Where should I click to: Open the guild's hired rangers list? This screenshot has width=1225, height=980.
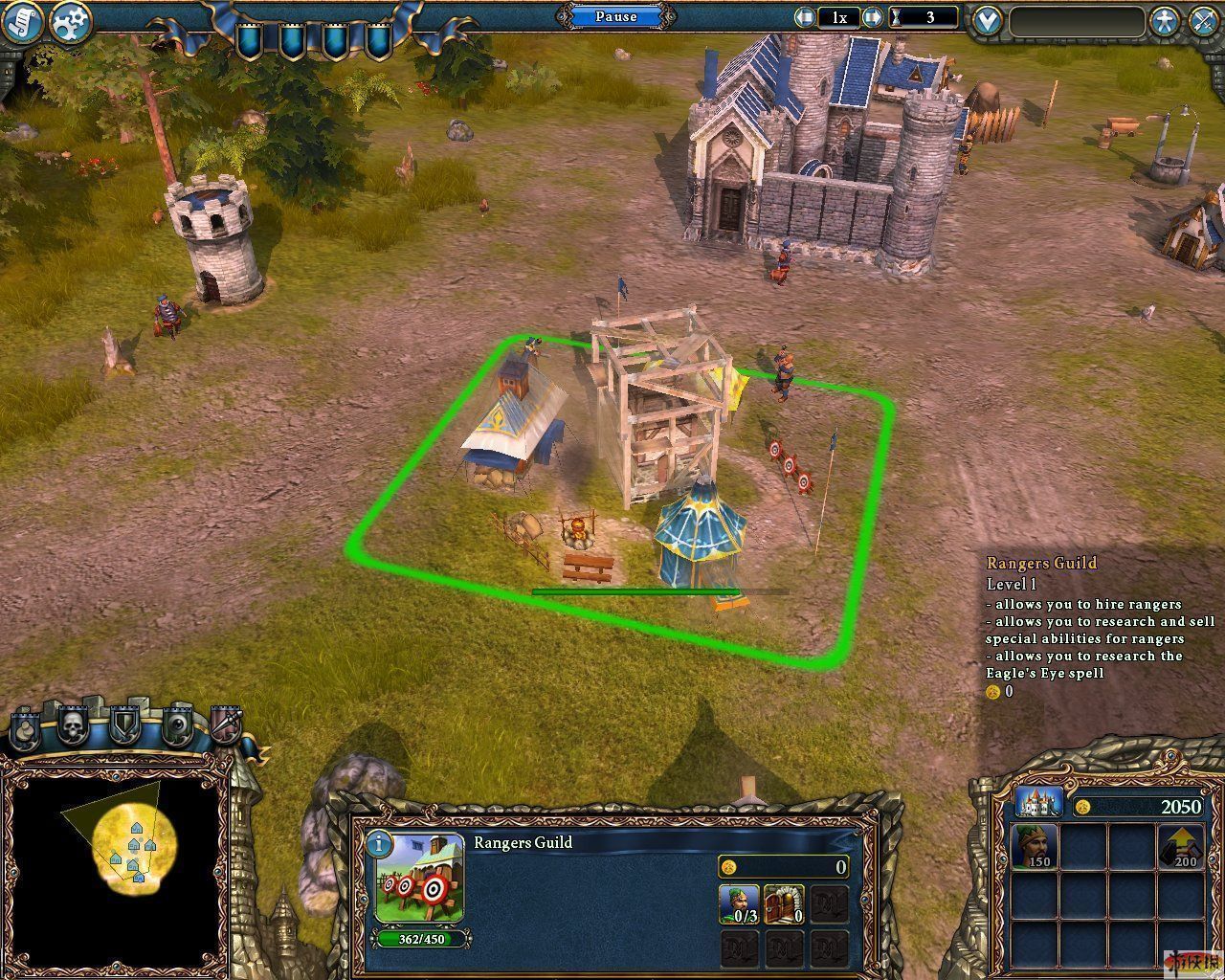[738, 904]
